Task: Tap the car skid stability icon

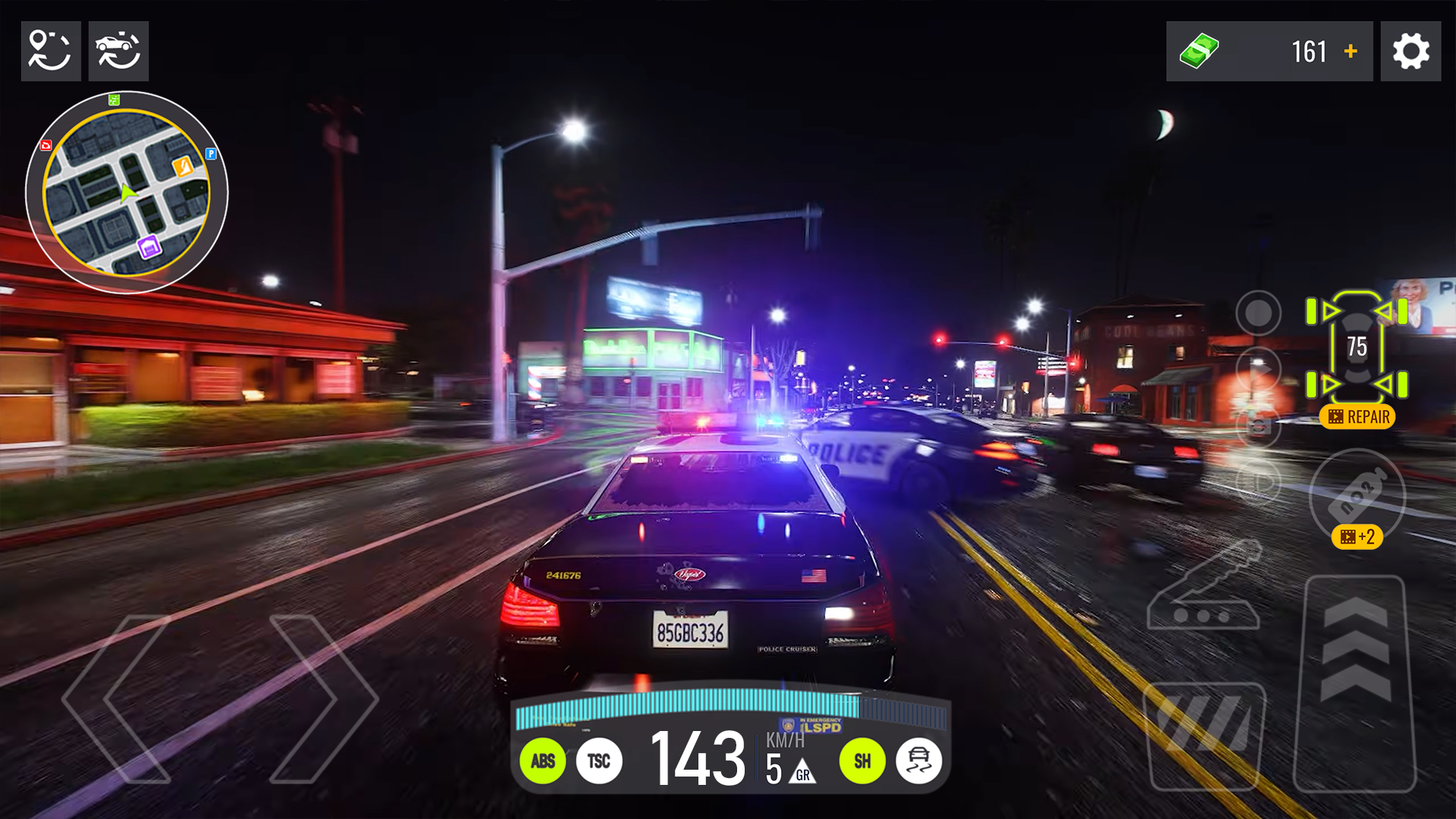Action: 920,761
